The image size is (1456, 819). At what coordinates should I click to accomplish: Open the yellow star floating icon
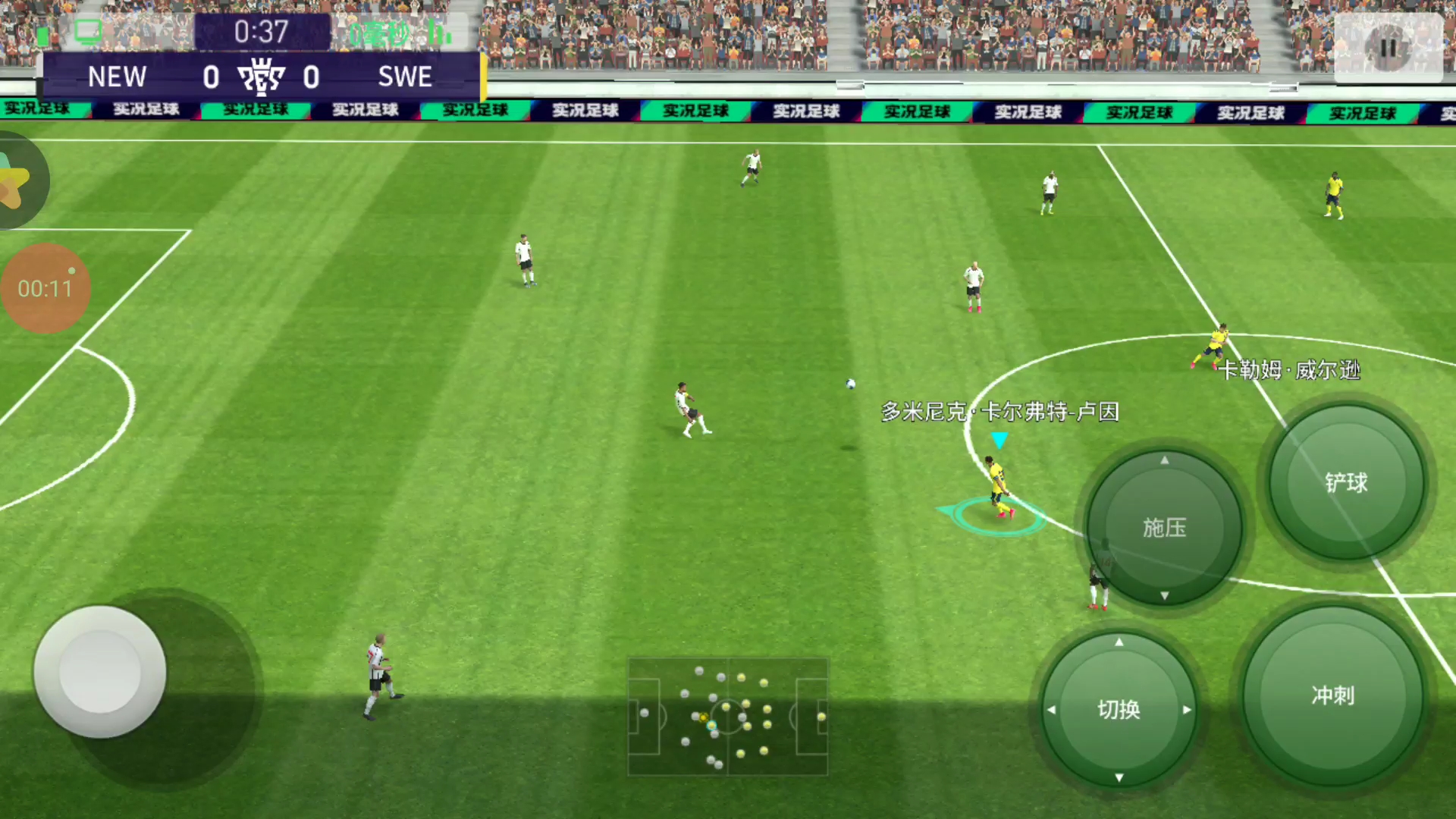pyautogui.click(x=14, y=182)
